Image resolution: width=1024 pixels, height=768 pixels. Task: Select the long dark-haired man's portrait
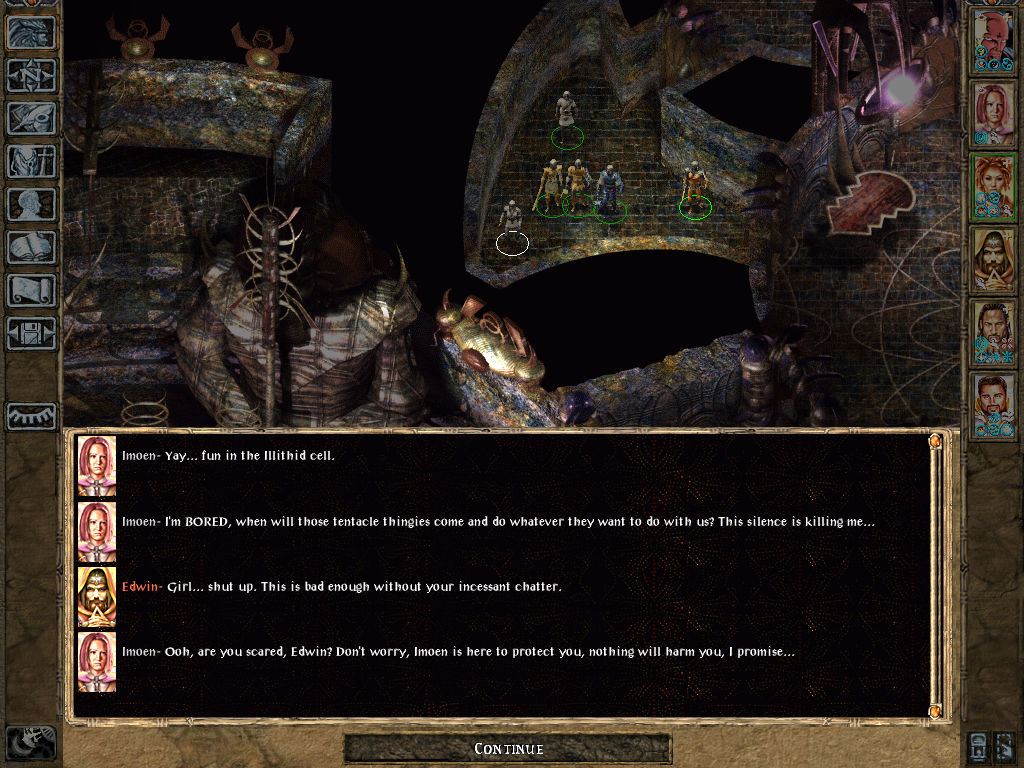994,333
